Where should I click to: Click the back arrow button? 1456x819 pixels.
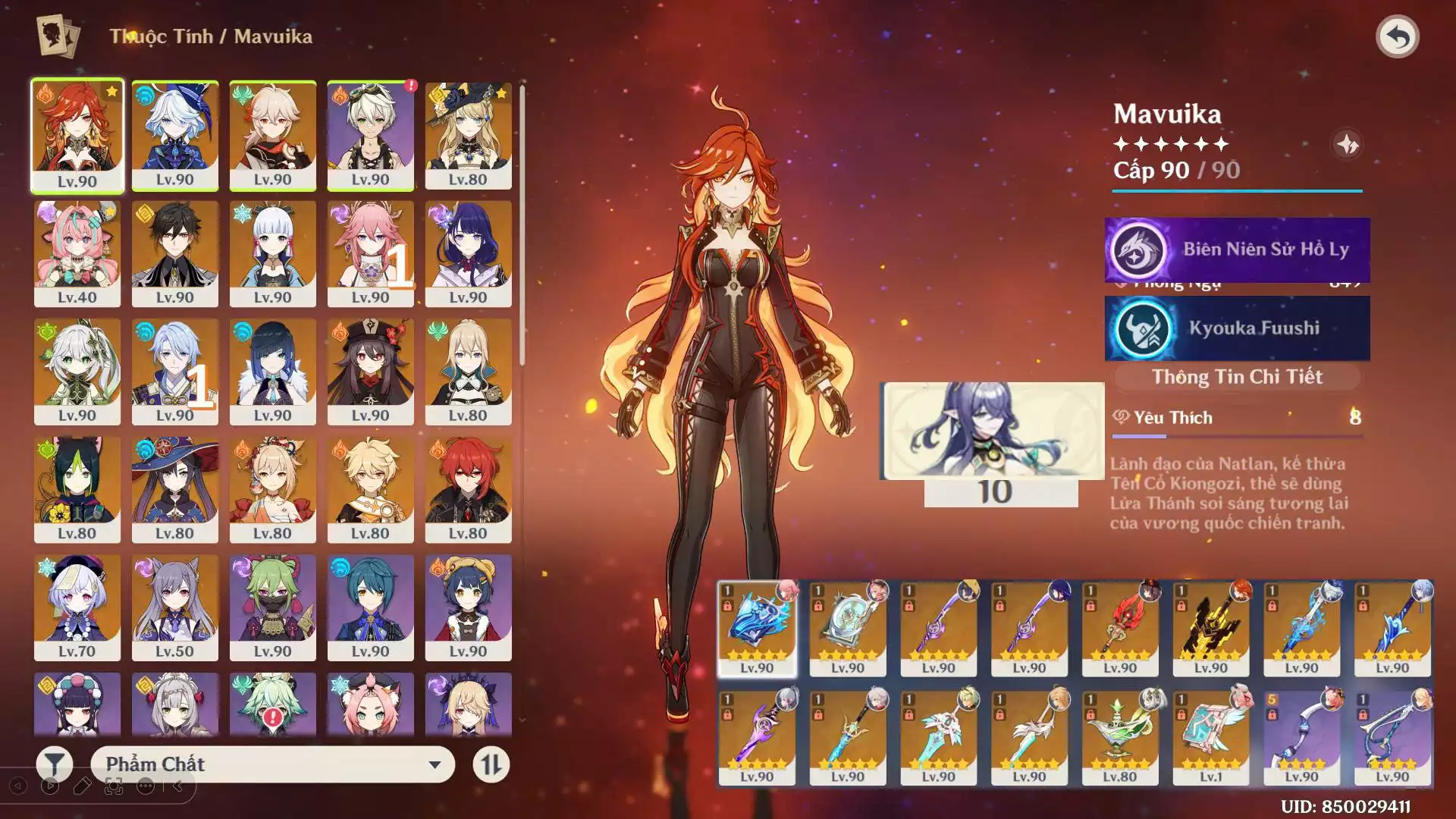(1397, 36)
